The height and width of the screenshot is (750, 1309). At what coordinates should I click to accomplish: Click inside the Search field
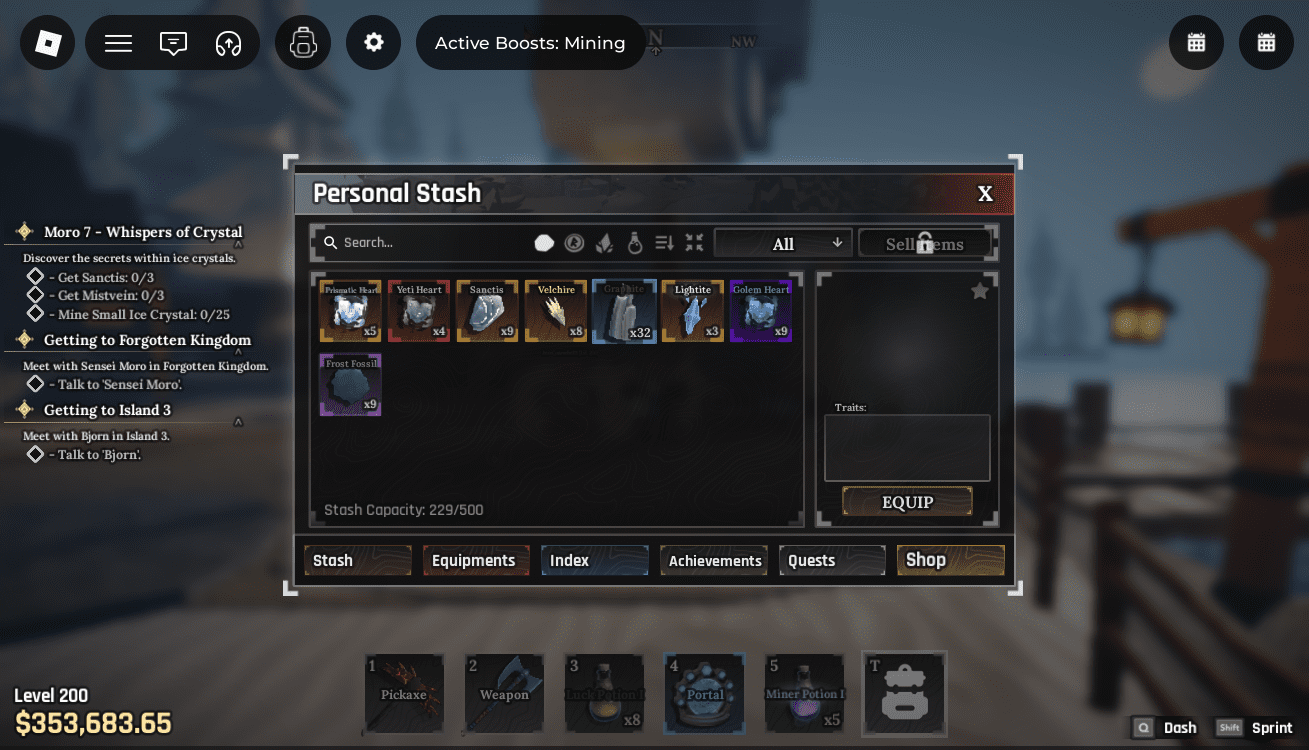pyautogui.click(x=420, y=242)
